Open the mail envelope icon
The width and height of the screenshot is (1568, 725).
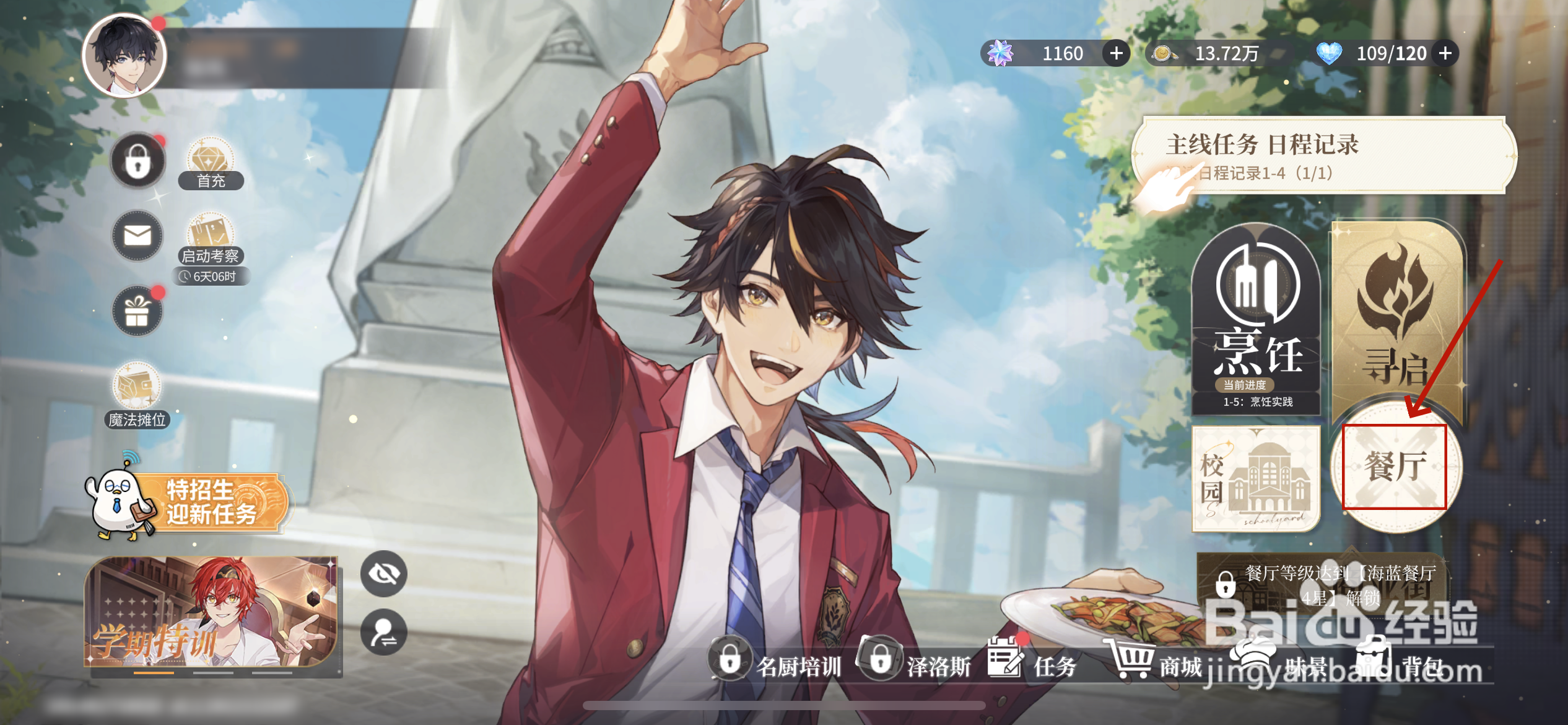click(x=137, y=236)
